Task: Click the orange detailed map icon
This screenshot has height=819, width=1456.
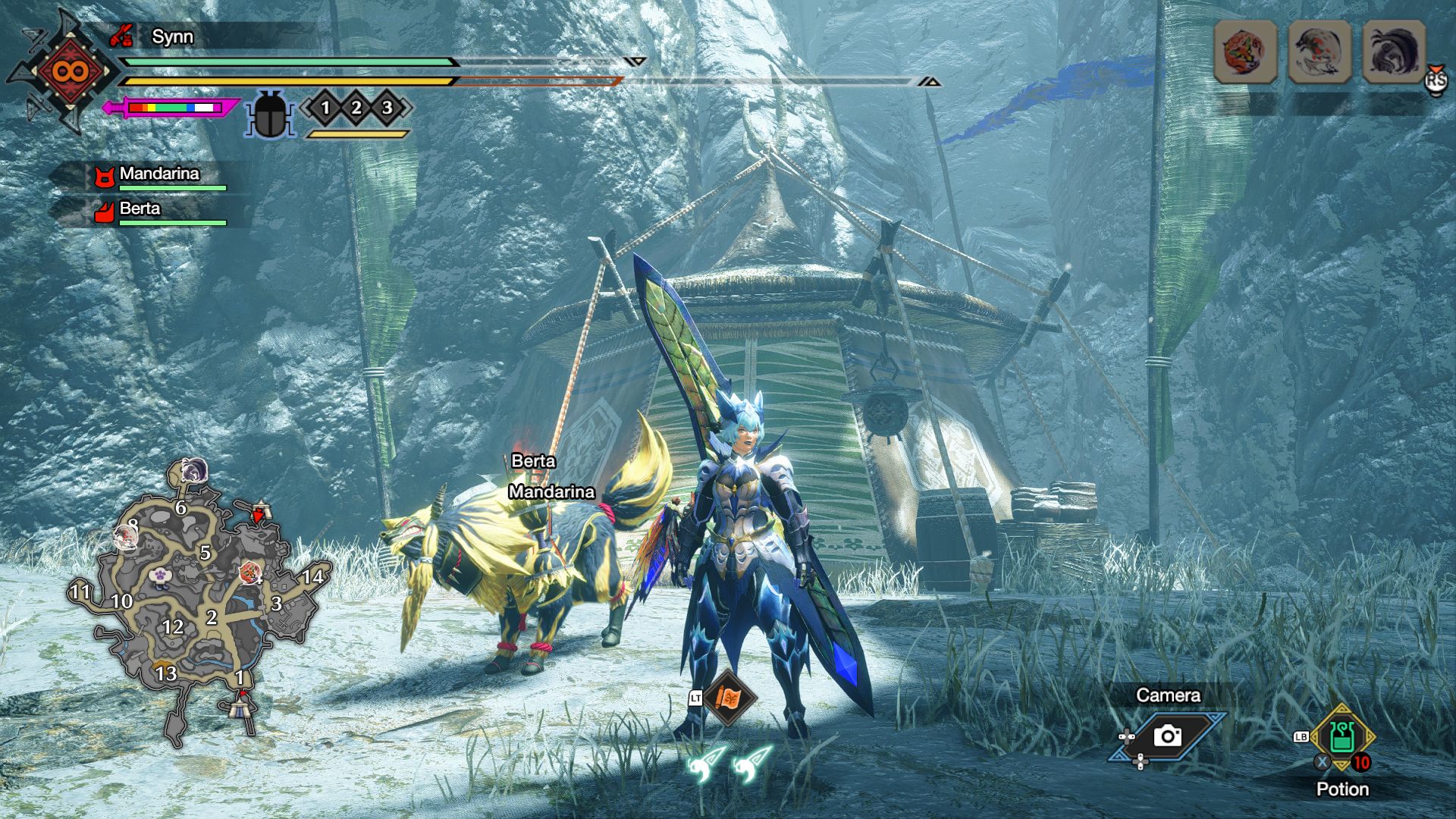Action: click(x=729, y=698)
